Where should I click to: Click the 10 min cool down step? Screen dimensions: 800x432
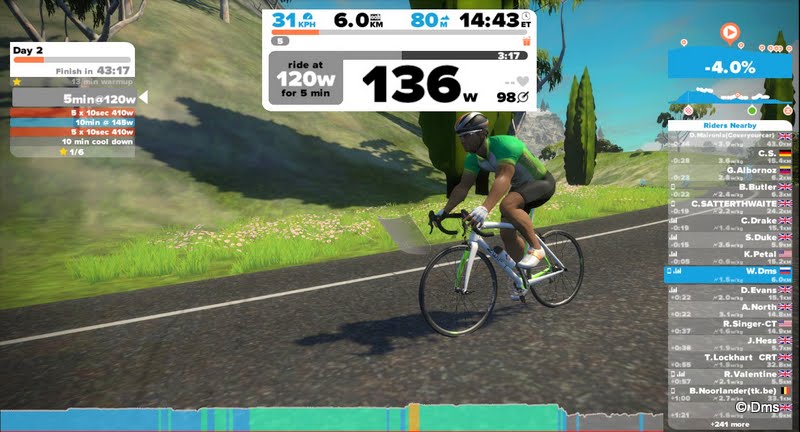73,141
